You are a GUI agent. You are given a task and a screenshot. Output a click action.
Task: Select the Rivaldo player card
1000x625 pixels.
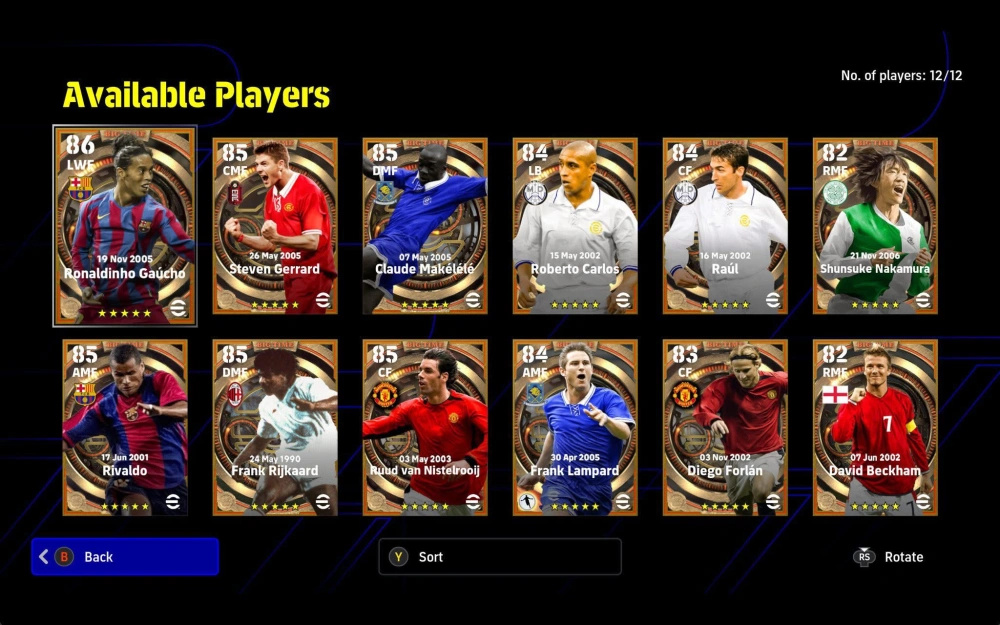[x=125, y=427]
